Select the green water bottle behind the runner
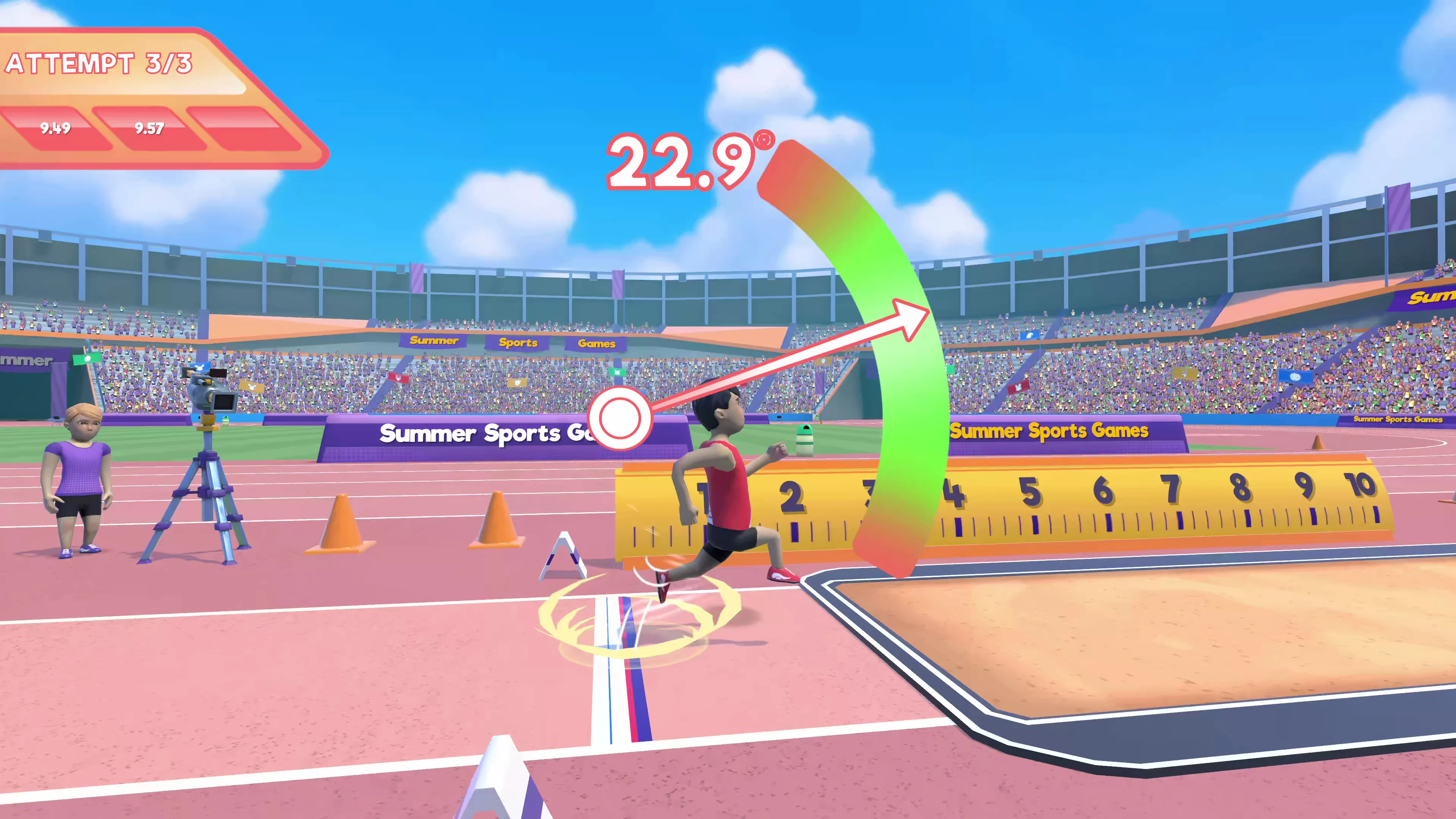 coord(805,441)
